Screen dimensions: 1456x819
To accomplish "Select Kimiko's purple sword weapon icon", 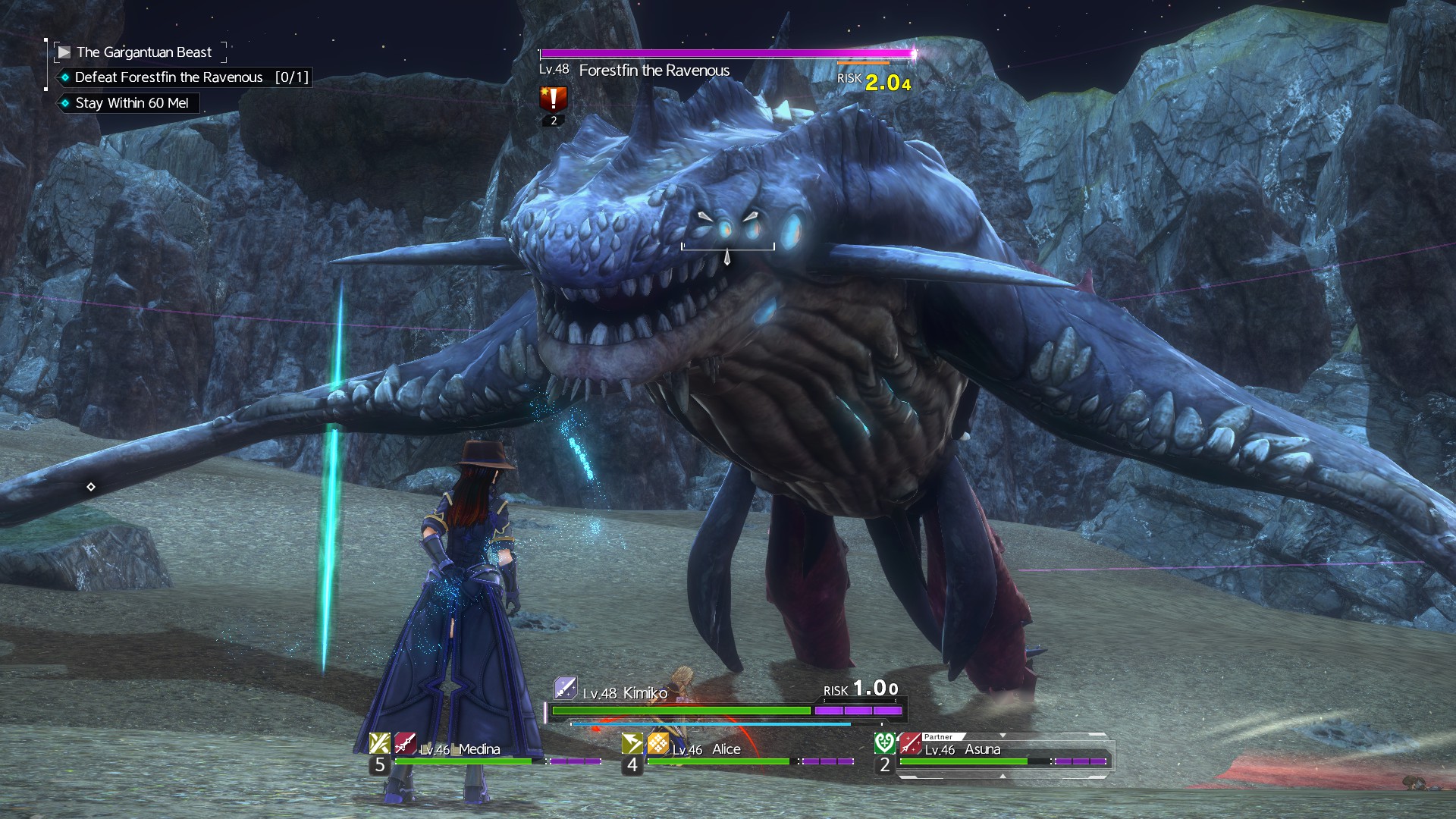I will (566, 688).
